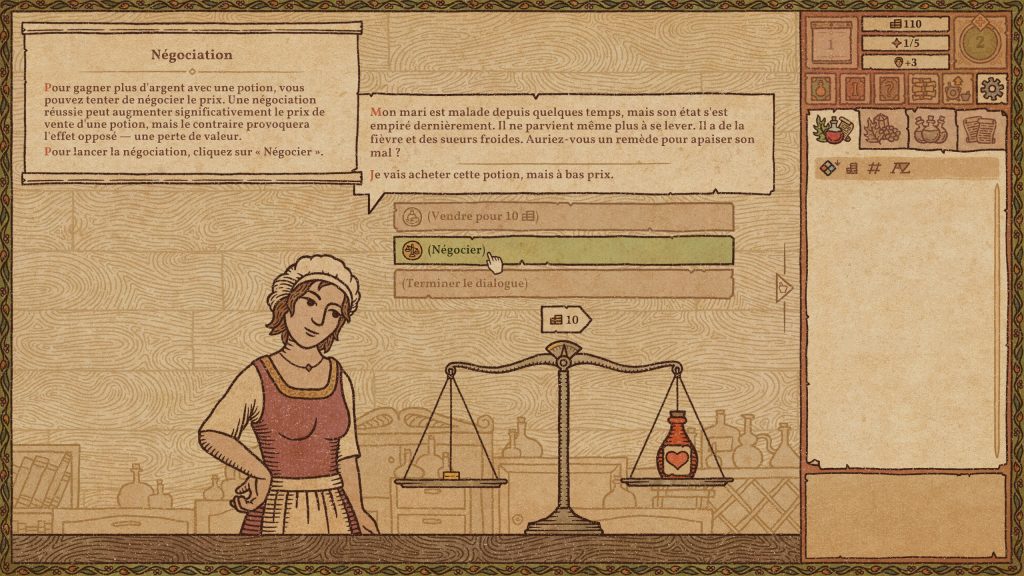The image size is (1024, 576).
Task: Open the gear settings menu
Action: tap(991, 88)
